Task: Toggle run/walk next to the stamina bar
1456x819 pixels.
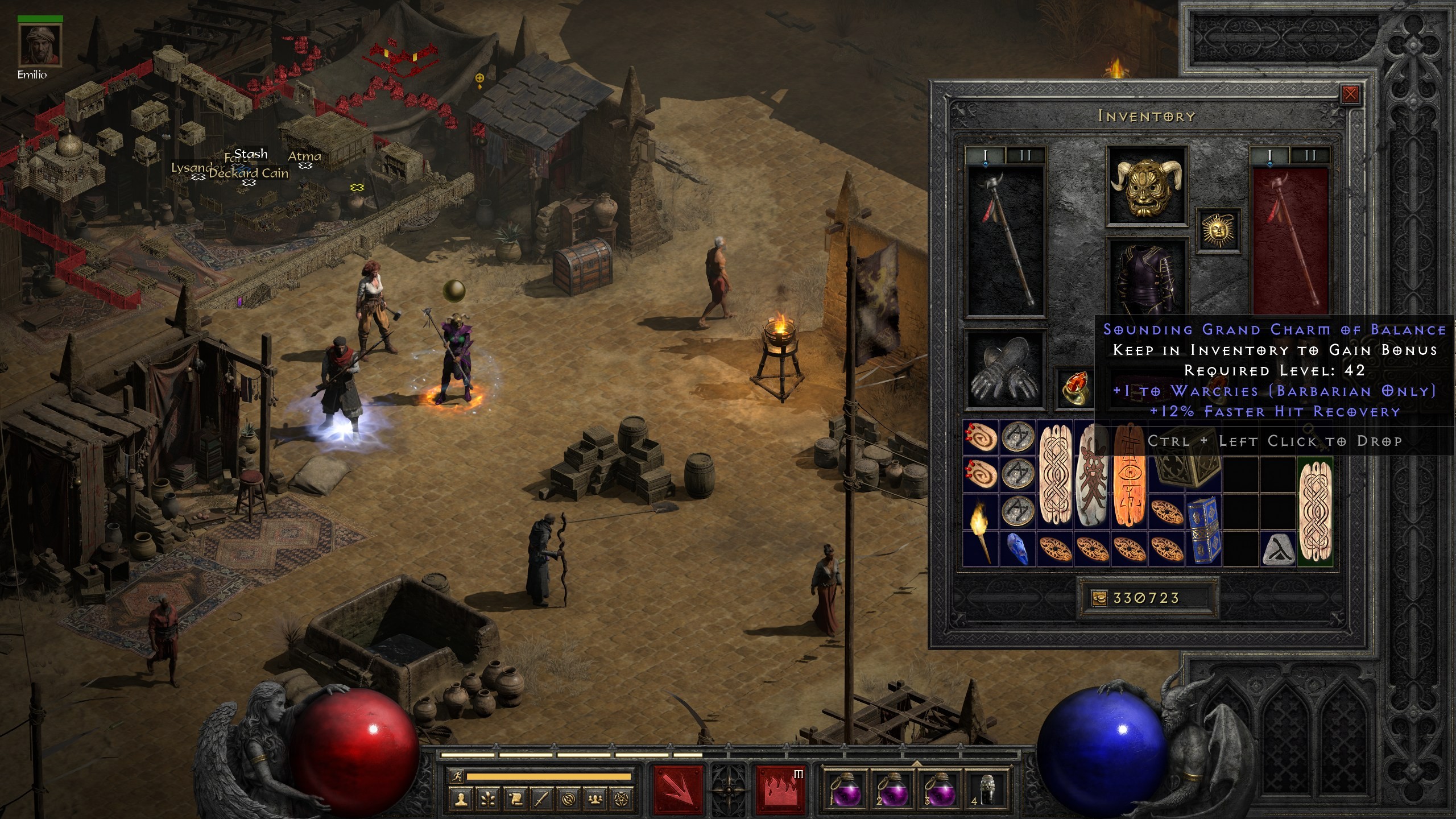Action: 457,777
